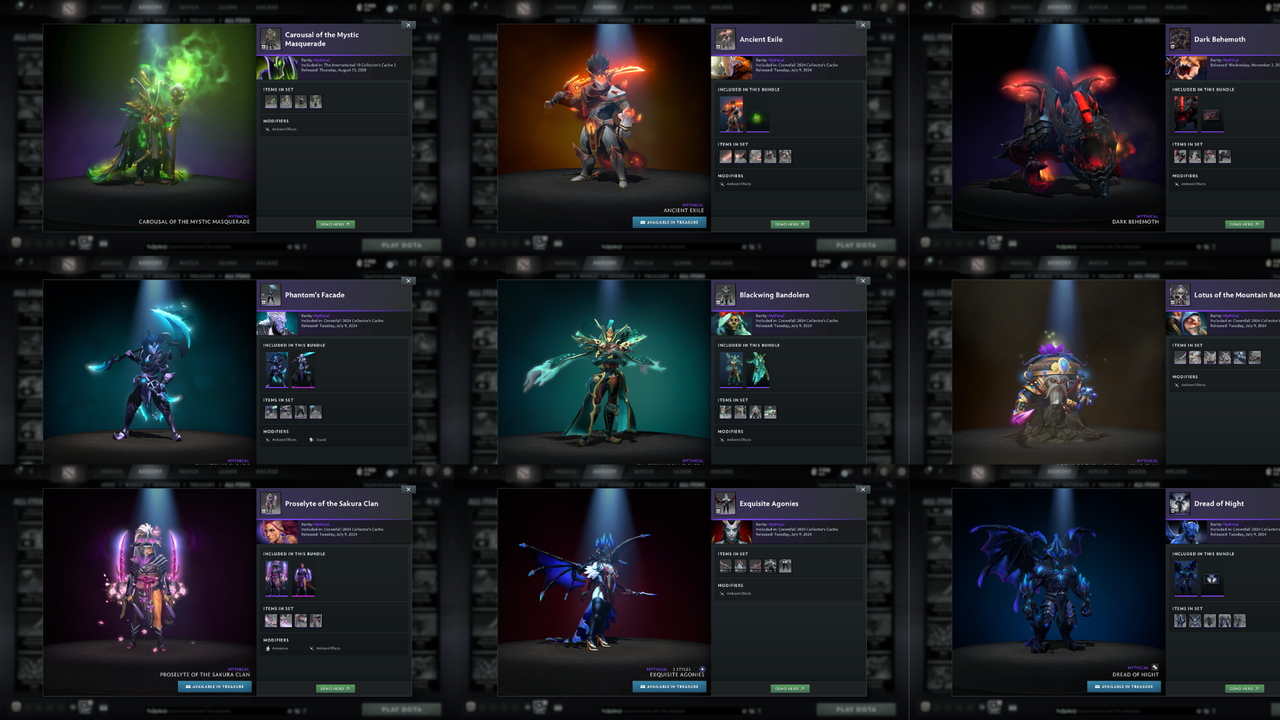Toggle Ambient Effects modifier for Dark Behemoth
Screen dimensions: 1280x720
click(1188, 186)
